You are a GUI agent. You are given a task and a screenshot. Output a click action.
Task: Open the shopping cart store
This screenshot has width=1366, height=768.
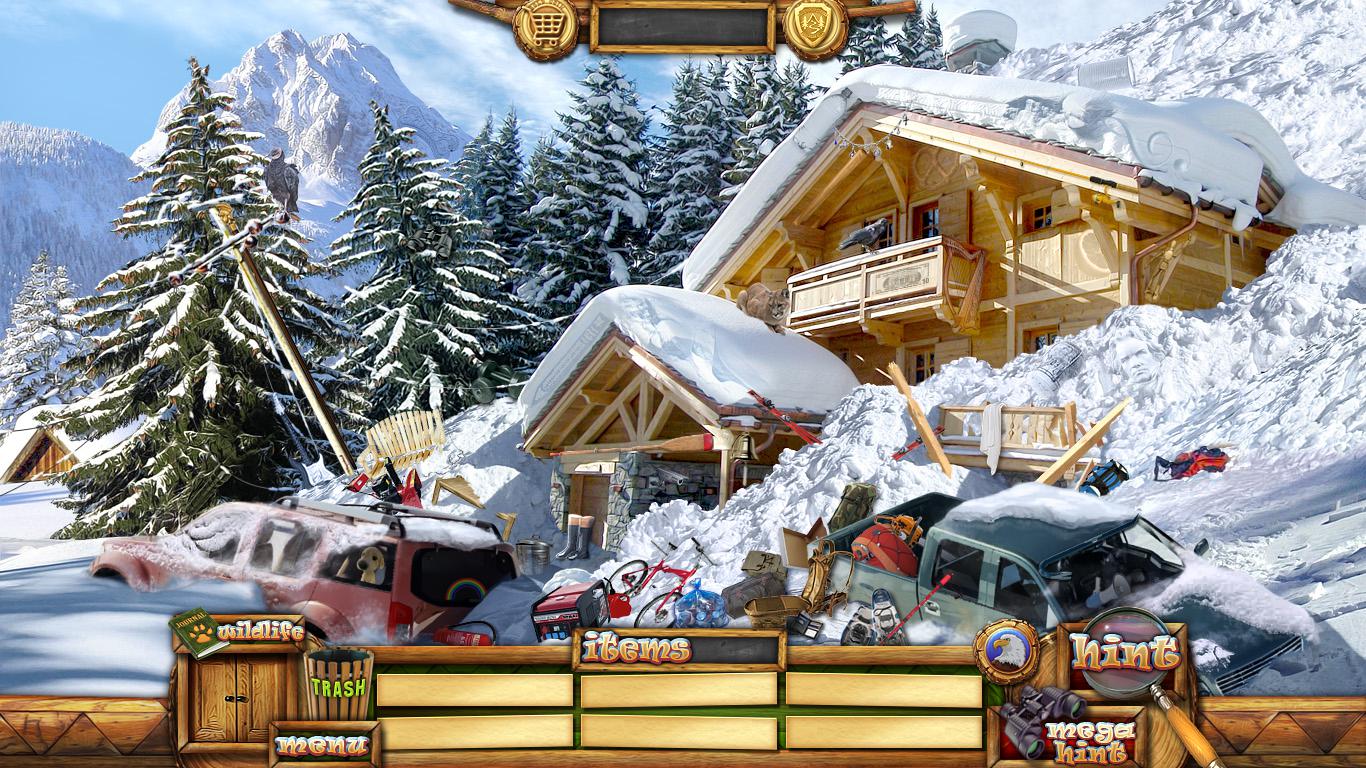click(x=545, y=24)
